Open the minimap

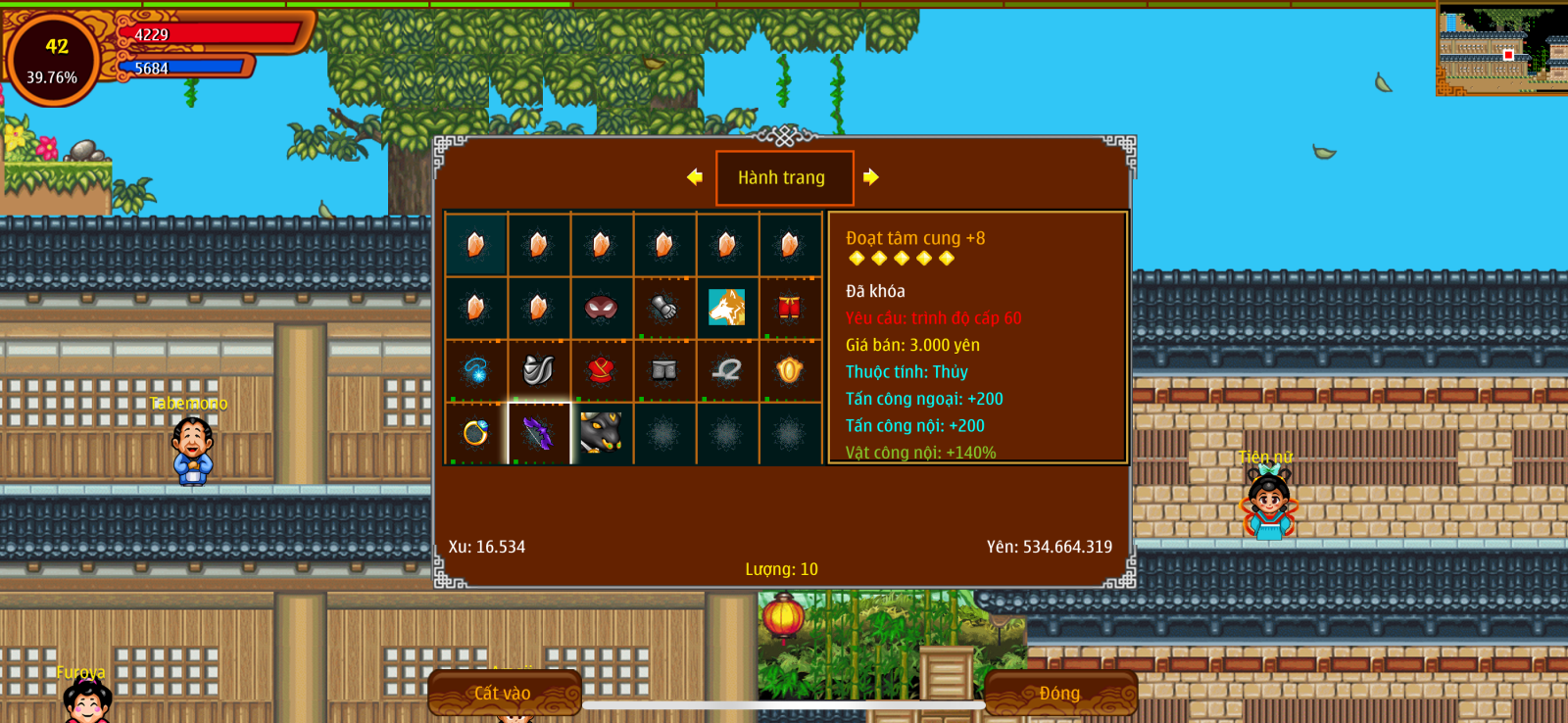coord(1501,49)
